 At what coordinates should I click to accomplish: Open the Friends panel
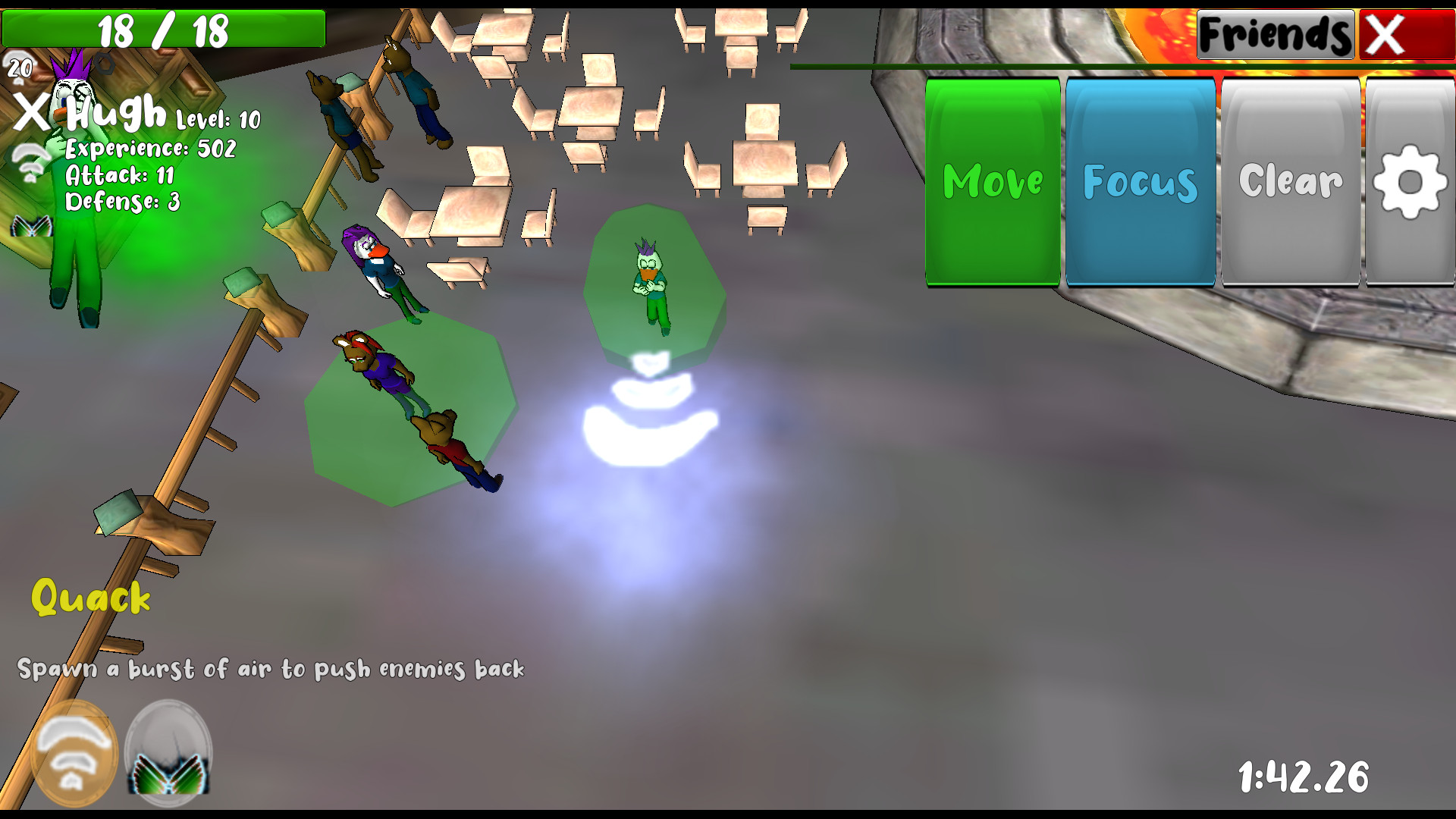(1275, 34)
